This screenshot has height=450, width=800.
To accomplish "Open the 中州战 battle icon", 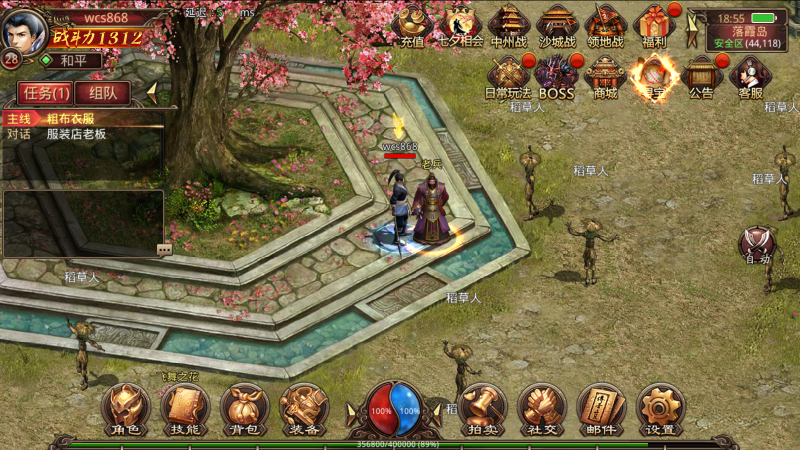I will (509, 25).
